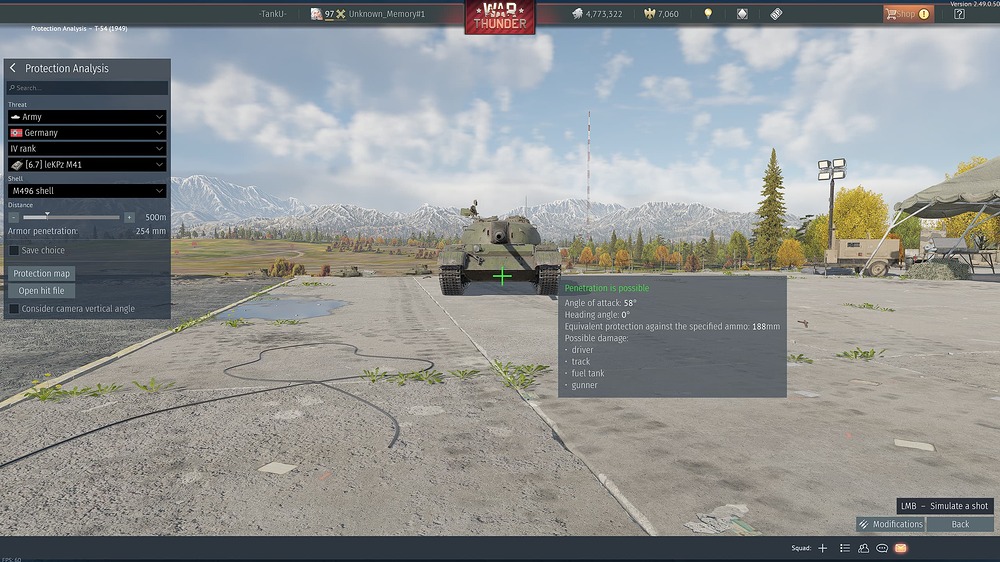The height and width of the screenshot is (562, 1000).
Task: Add a squad member with plus icon
Action: coord(823,548)
